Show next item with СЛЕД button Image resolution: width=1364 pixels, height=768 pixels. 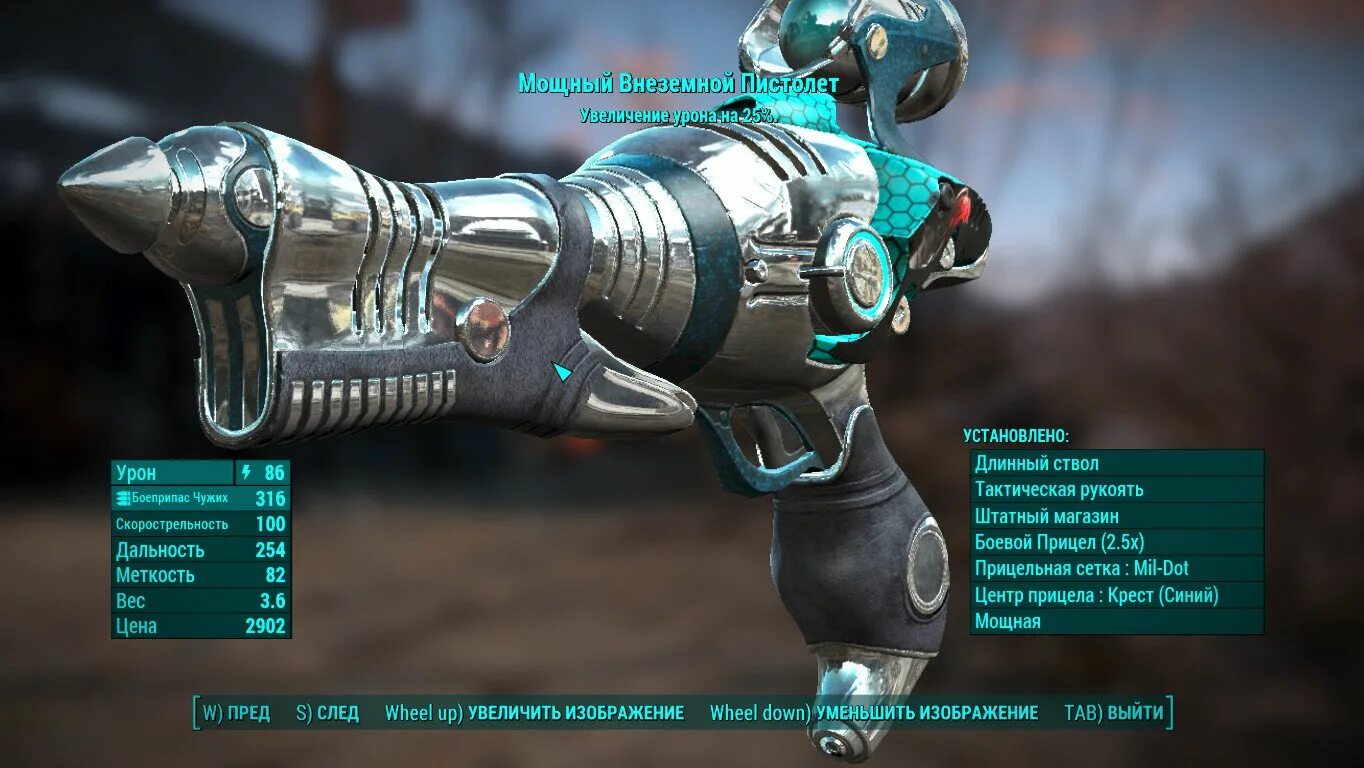click(x=327, y=713)
